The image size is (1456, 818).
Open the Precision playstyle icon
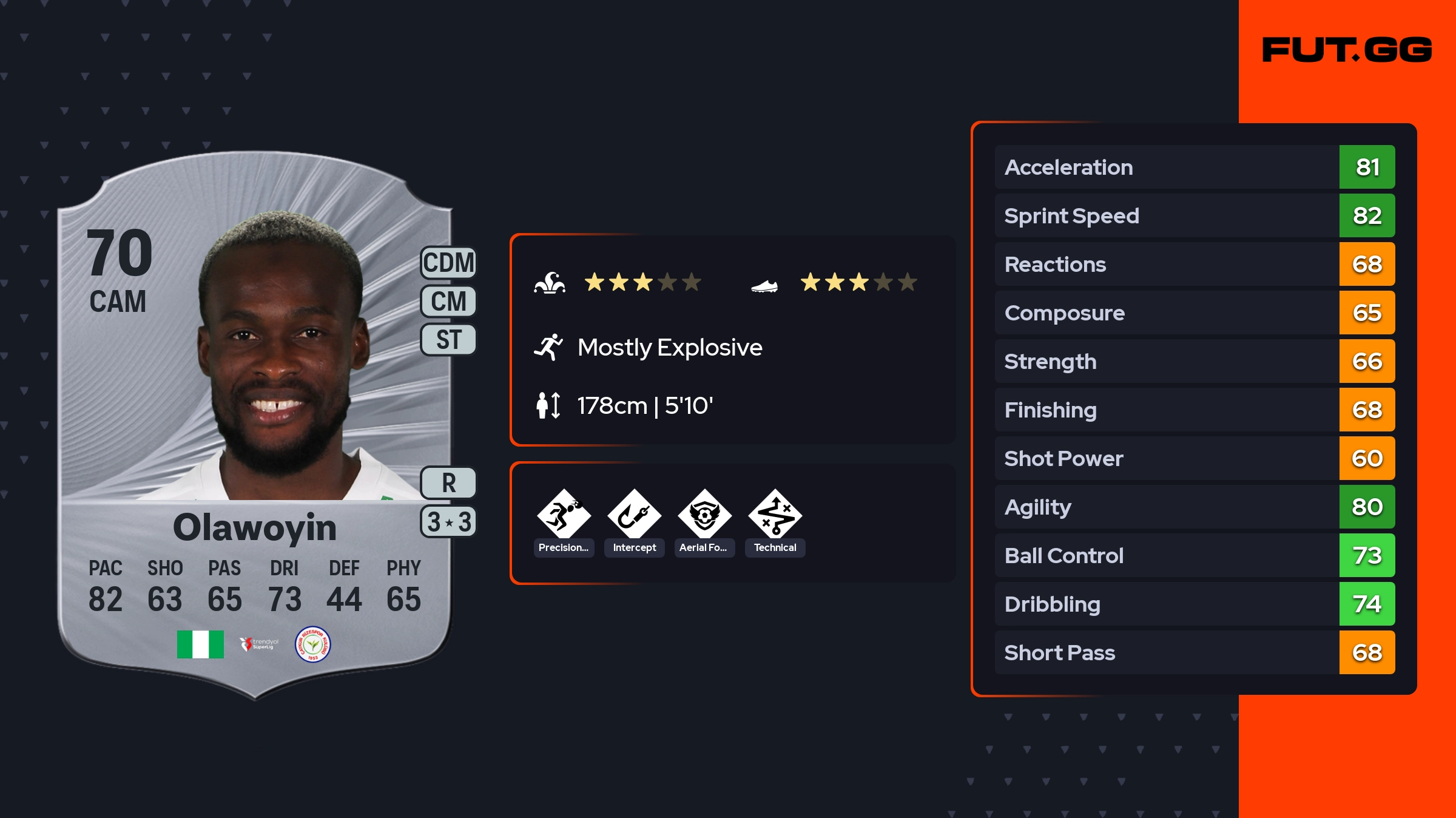pyautogui.click(x=564, y=515)
